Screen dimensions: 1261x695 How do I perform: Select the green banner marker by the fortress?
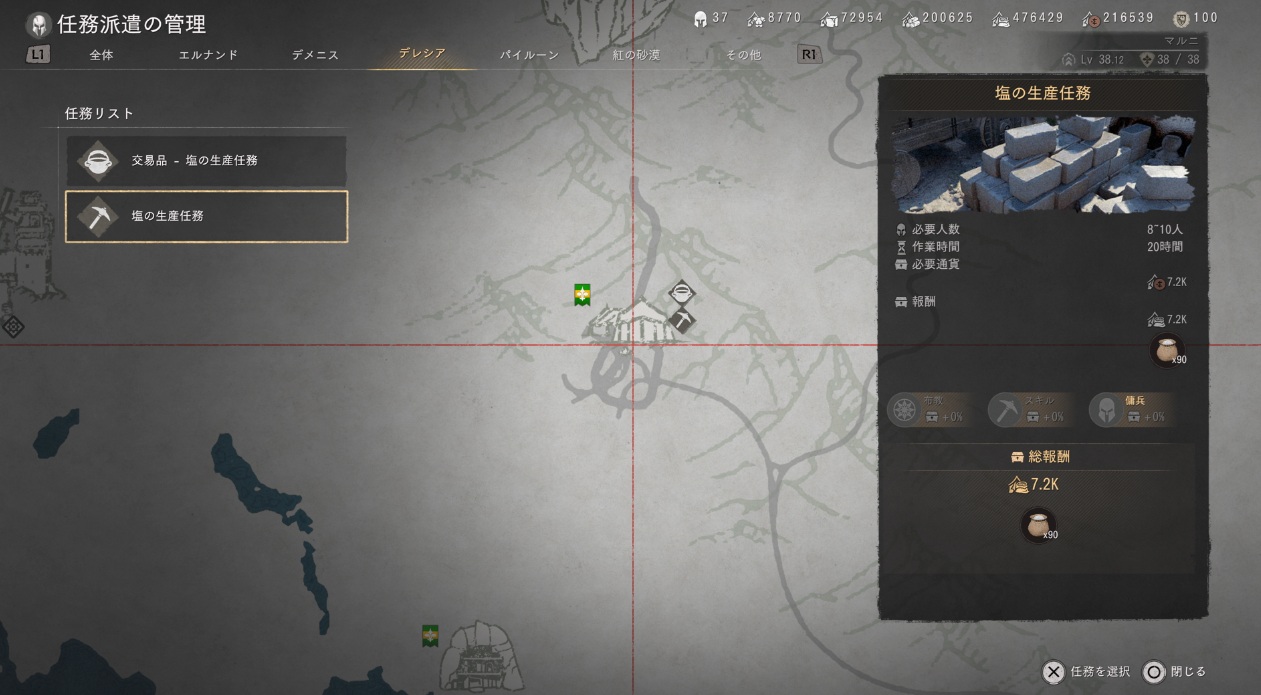(x=430, y=635)
